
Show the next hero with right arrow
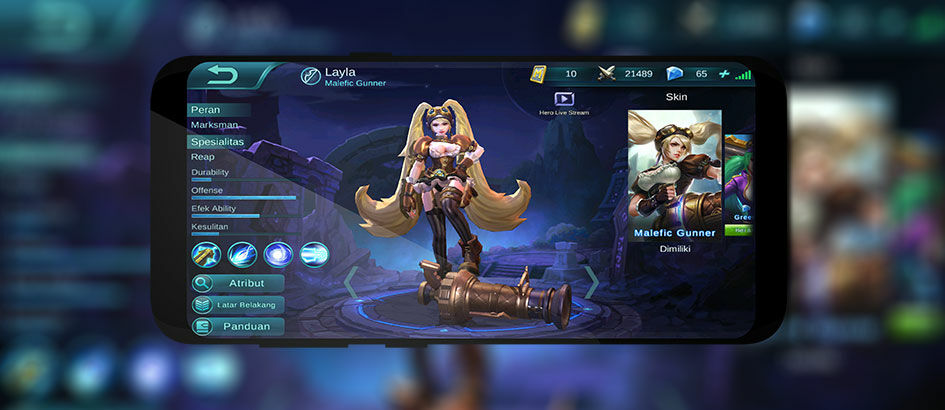coord(591,282)
